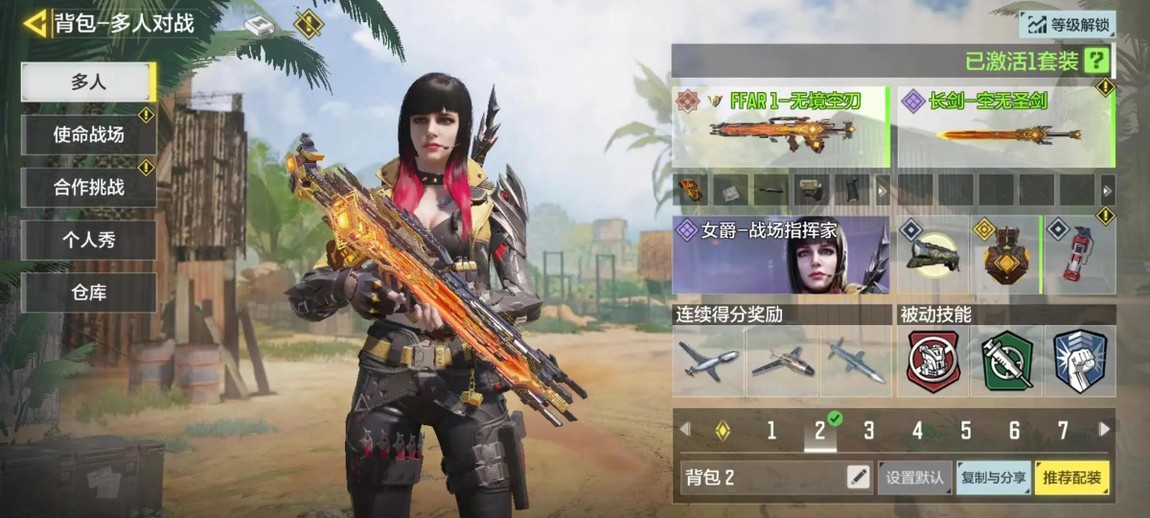
Task: Select the 多人 mode tab
Action: 88,82
